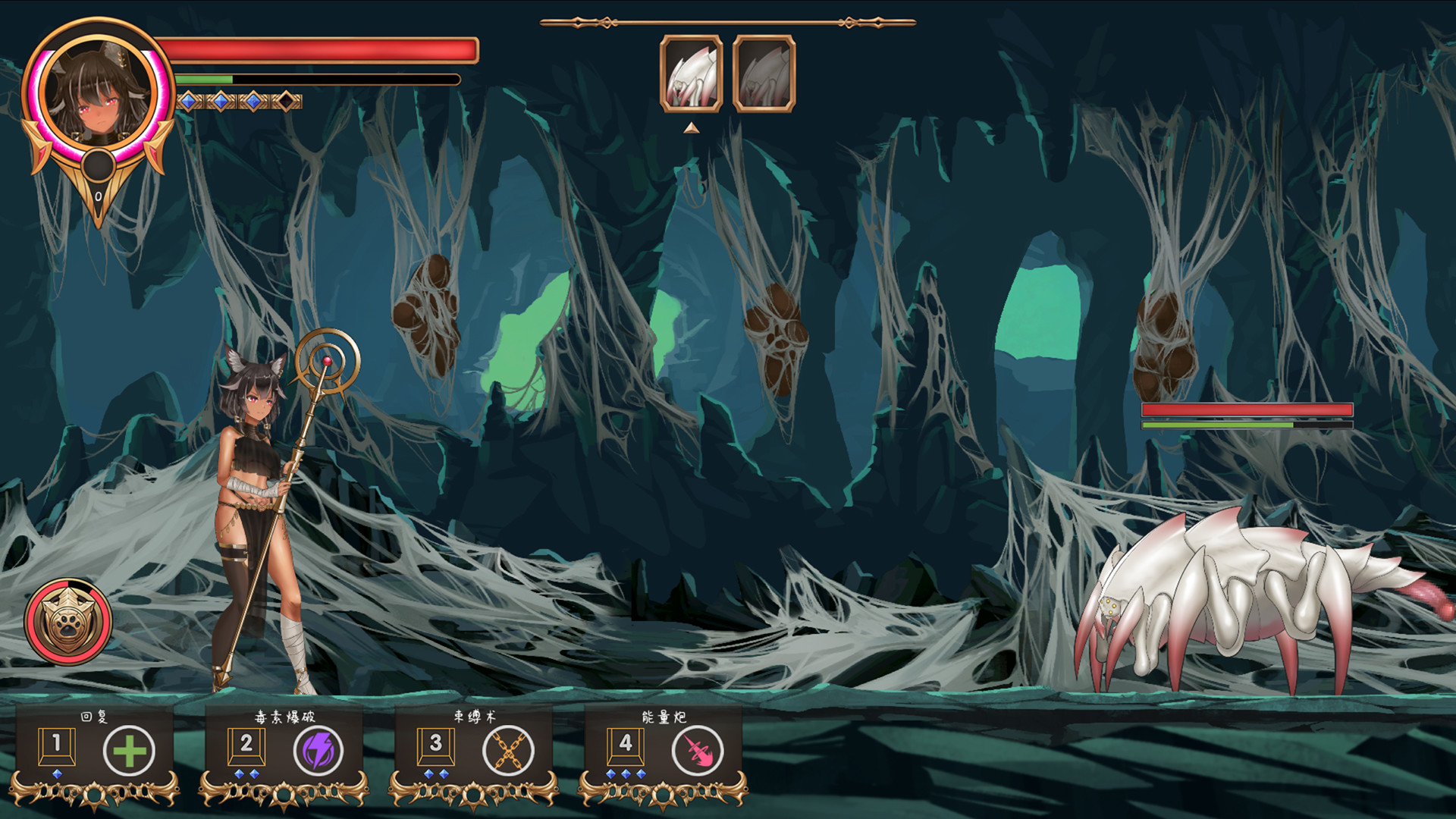Cast the purple lightning 毒素爆破 skill
Viewport: 1456px width, 819px height.
[x=318, y=751]
